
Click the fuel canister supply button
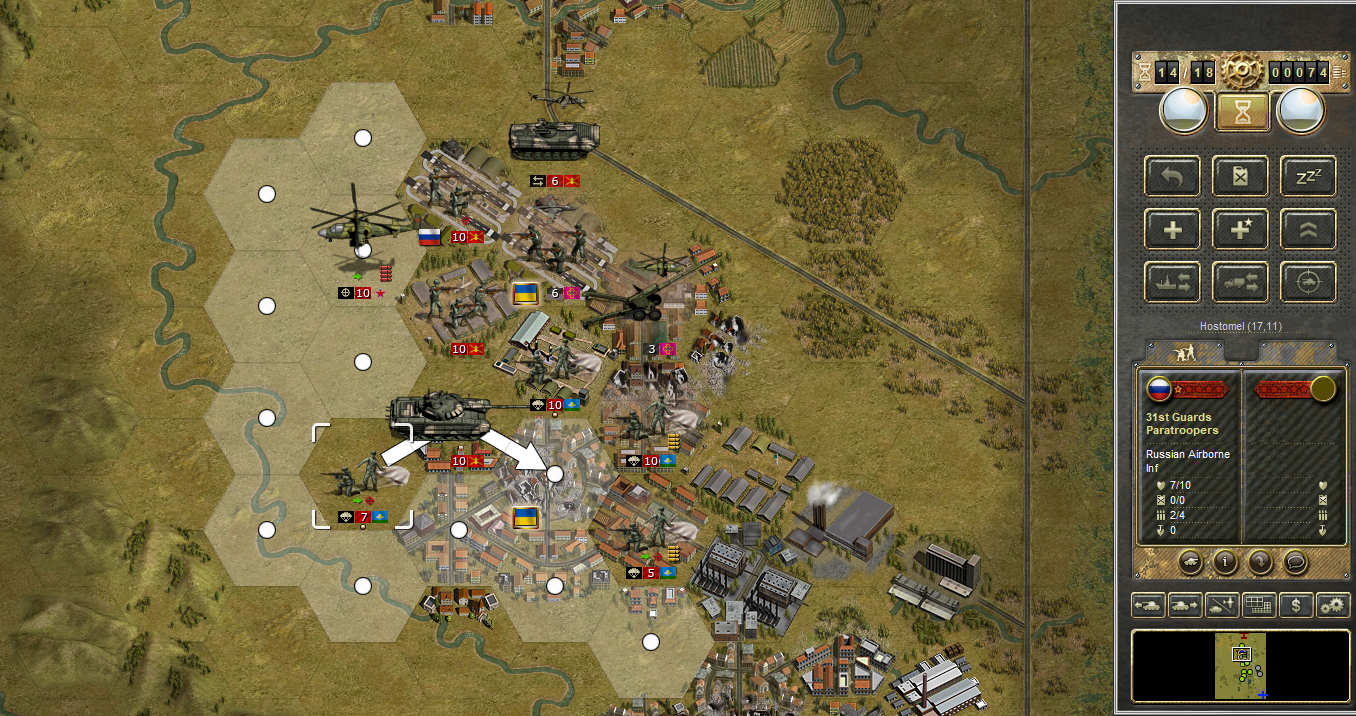pyautogui.click(x=1241, y=177)
